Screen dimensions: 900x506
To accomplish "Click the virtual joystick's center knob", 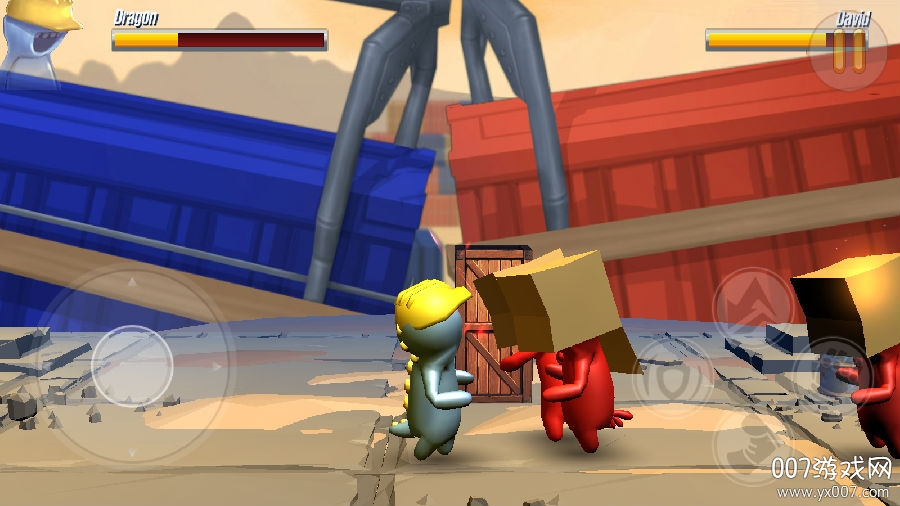I will pos(132,365).
